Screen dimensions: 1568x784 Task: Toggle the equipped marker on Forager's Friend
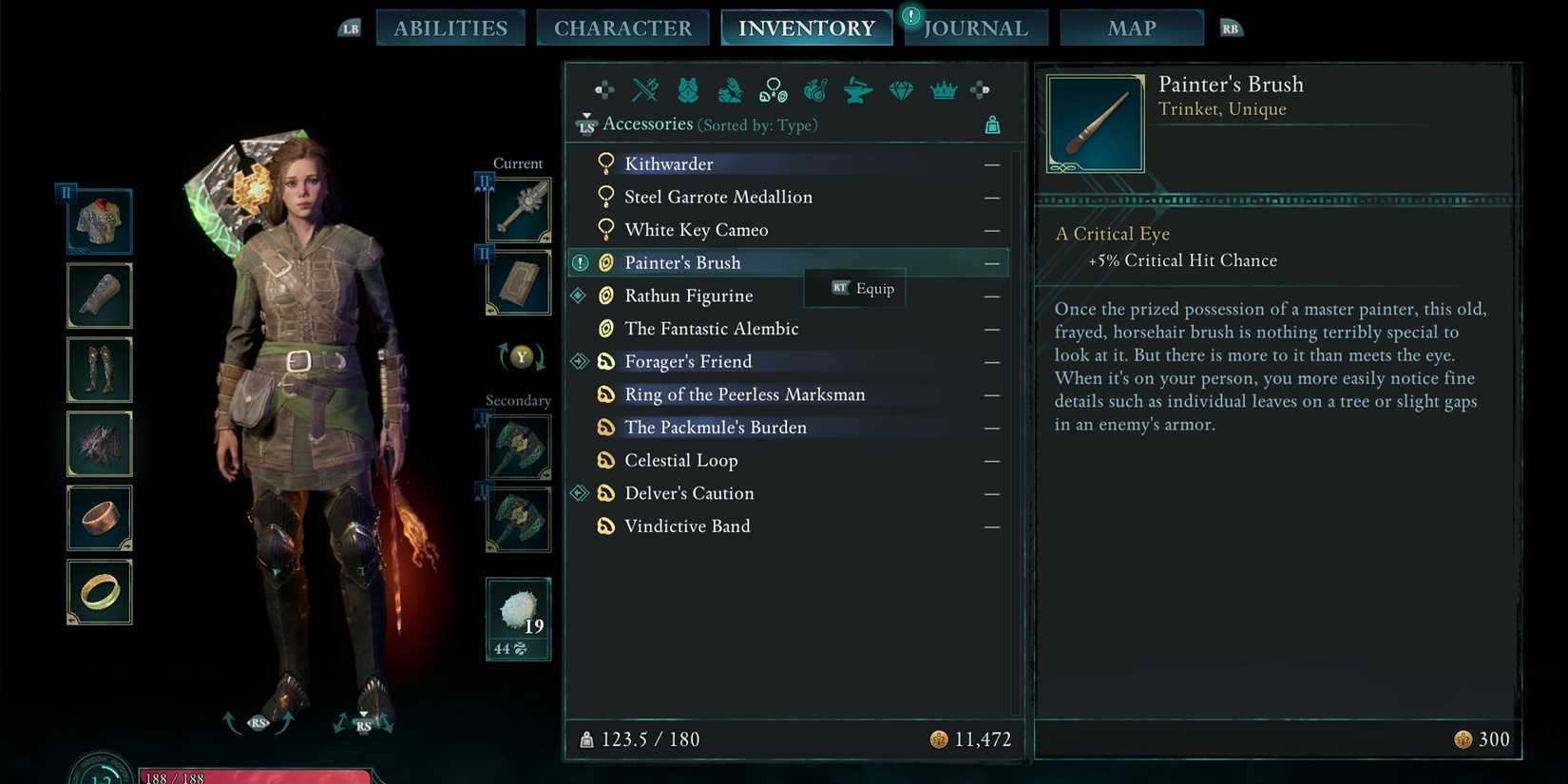click(580, 361)
